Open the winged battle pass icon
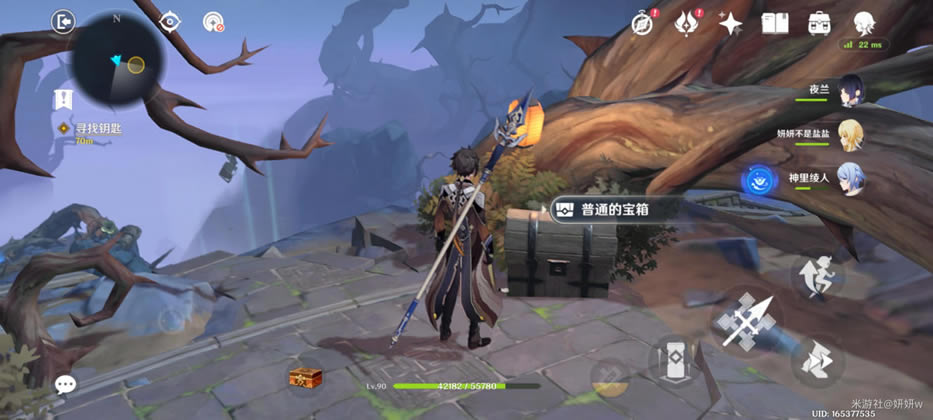This screenshot has height=420, width=933. [687, 24]
